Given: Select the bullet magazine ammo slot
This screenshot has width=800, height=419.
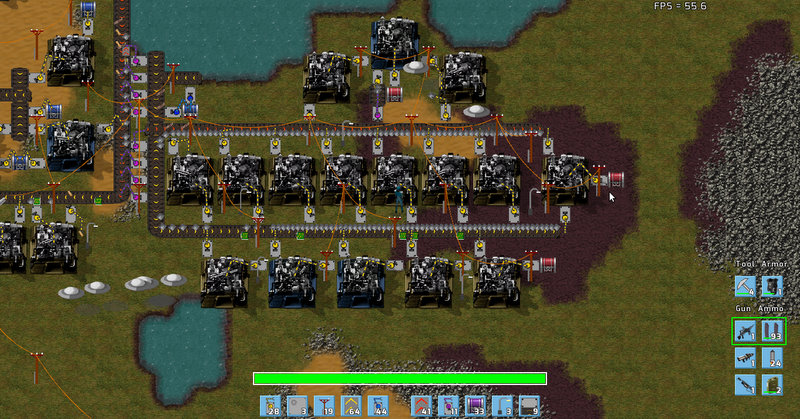Looking at the screenshot, I should coord(772,330).
